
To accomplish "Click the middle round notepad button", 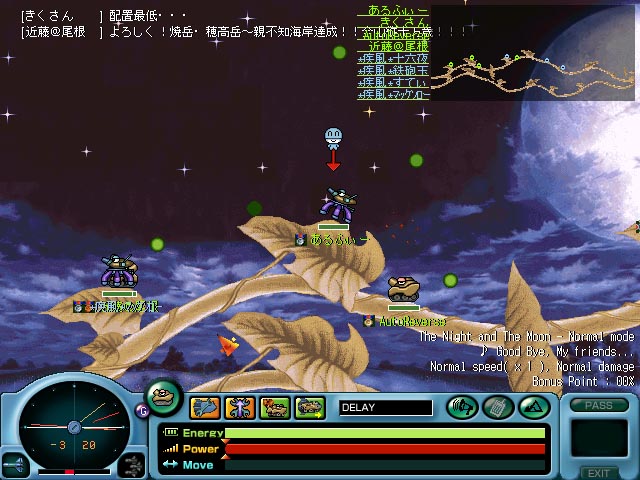I will pyautogui.click(x=497, y=407).
